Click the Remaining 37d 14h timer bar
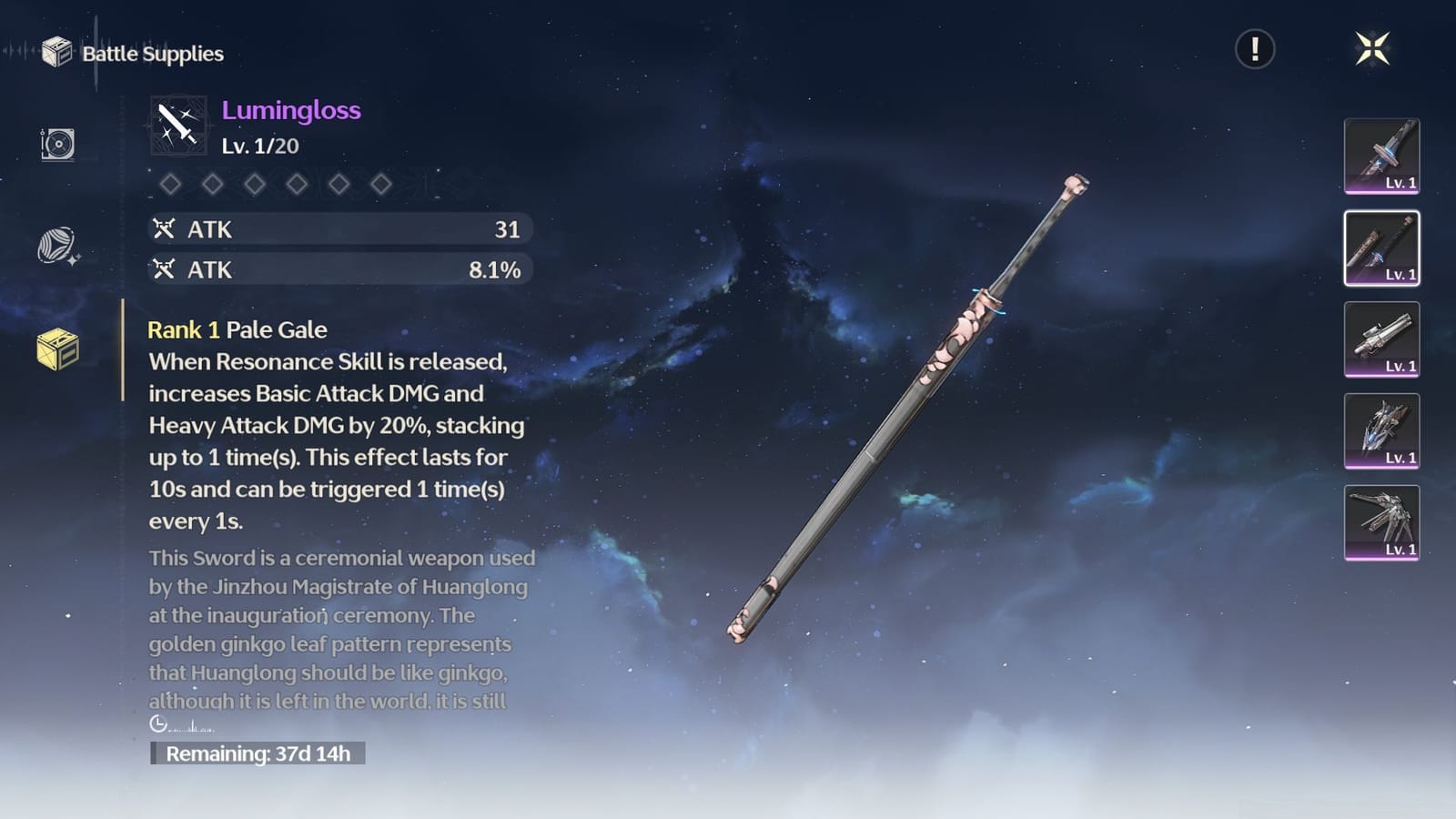 260,753
